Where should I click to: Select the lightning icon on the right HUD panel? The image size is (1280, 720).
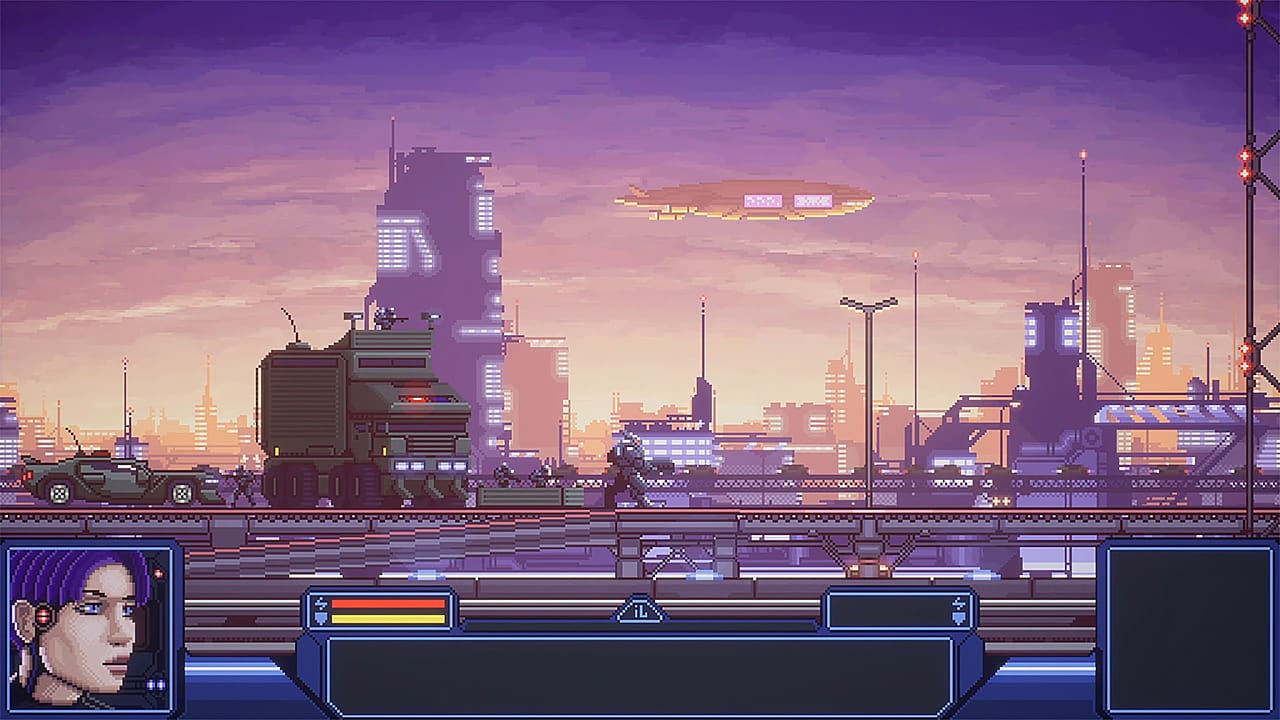[958, 601]
